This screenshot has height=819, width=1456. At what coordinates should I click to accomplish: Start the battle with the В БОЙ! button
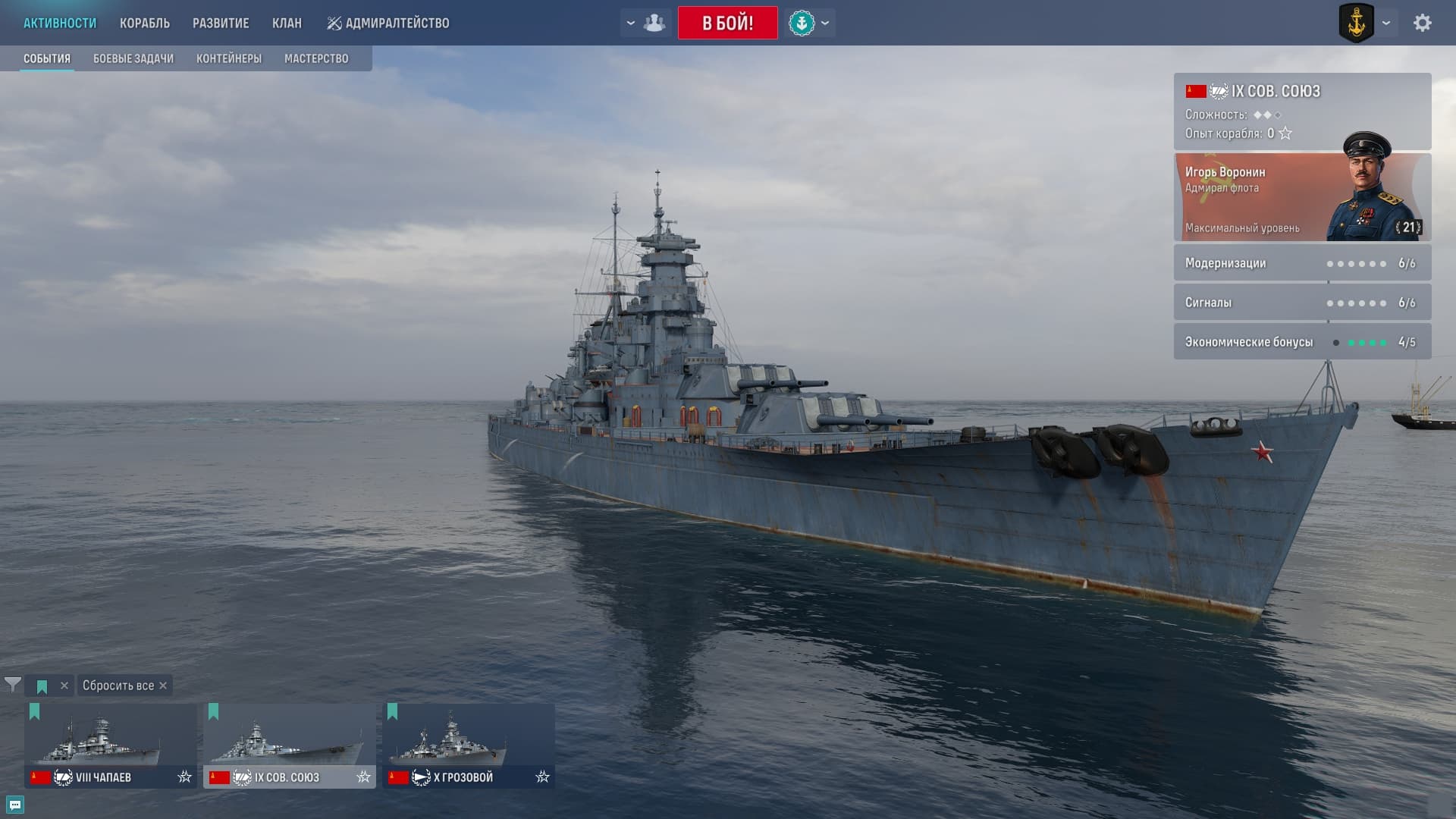point(727,23)
